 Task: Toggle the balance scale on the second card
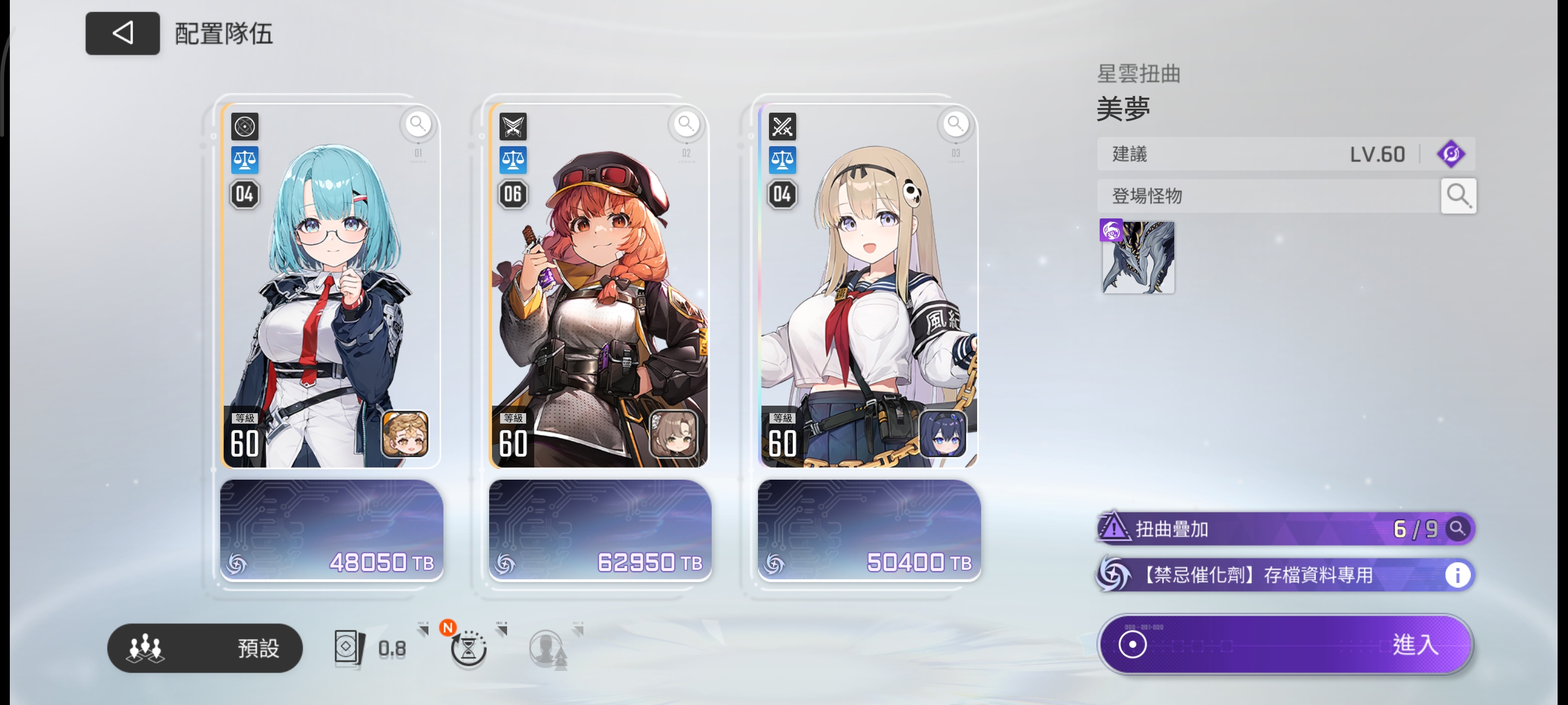click(513, 160)
